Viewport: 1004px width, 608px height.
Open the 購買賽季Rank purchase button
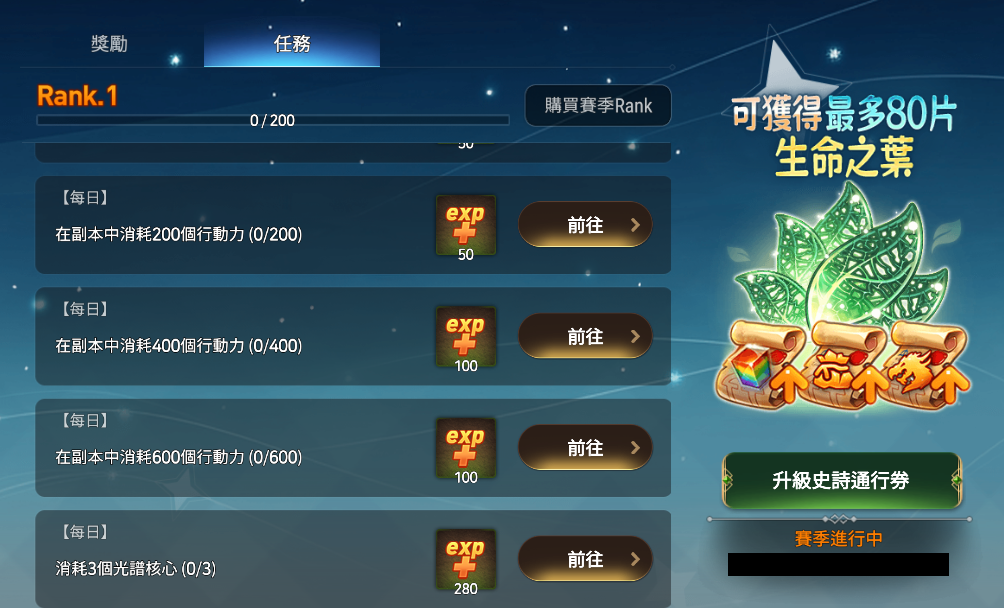pos(598,105)
